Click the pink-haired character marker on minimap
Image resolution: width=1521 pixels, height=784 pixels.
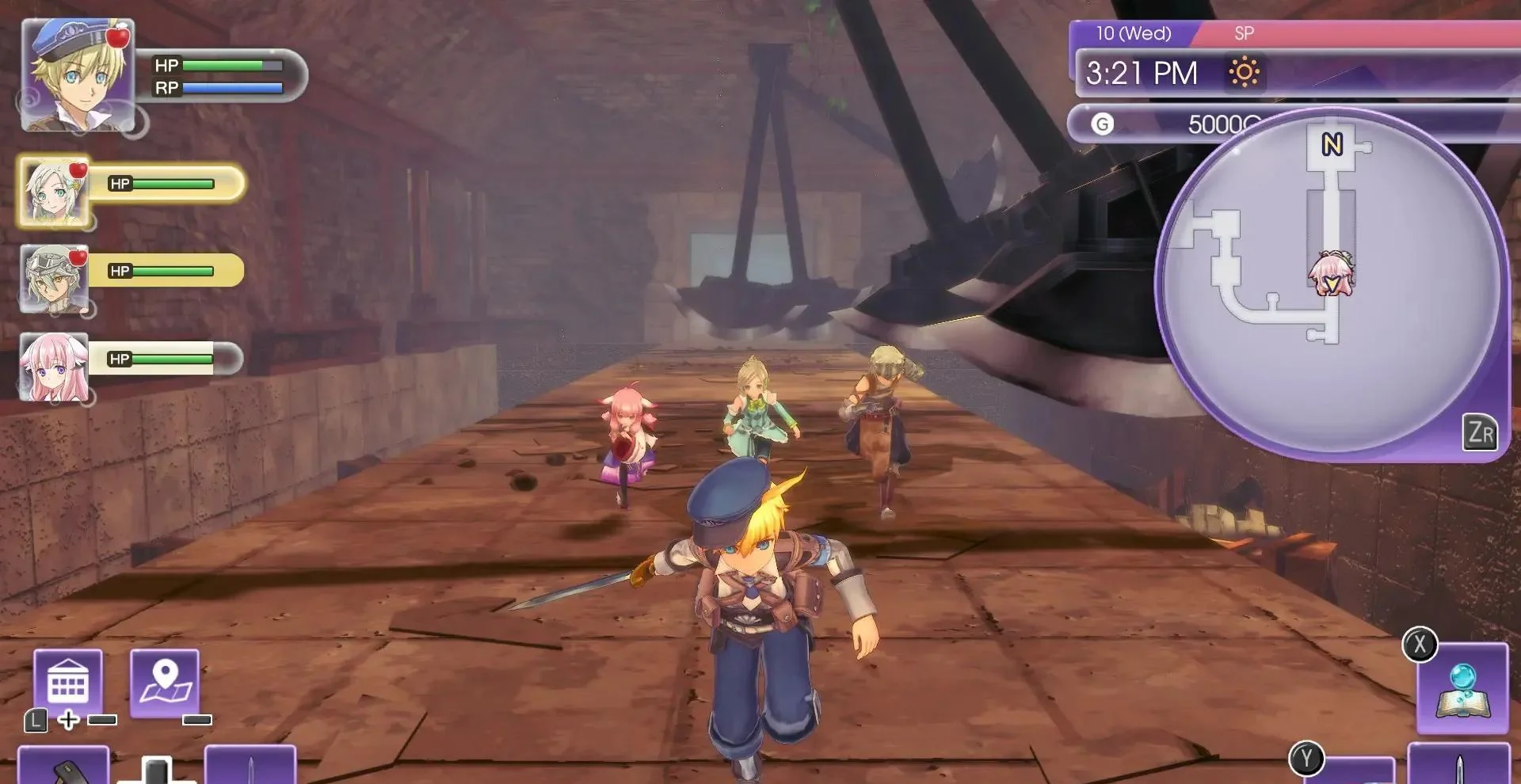click(1332, 273)
